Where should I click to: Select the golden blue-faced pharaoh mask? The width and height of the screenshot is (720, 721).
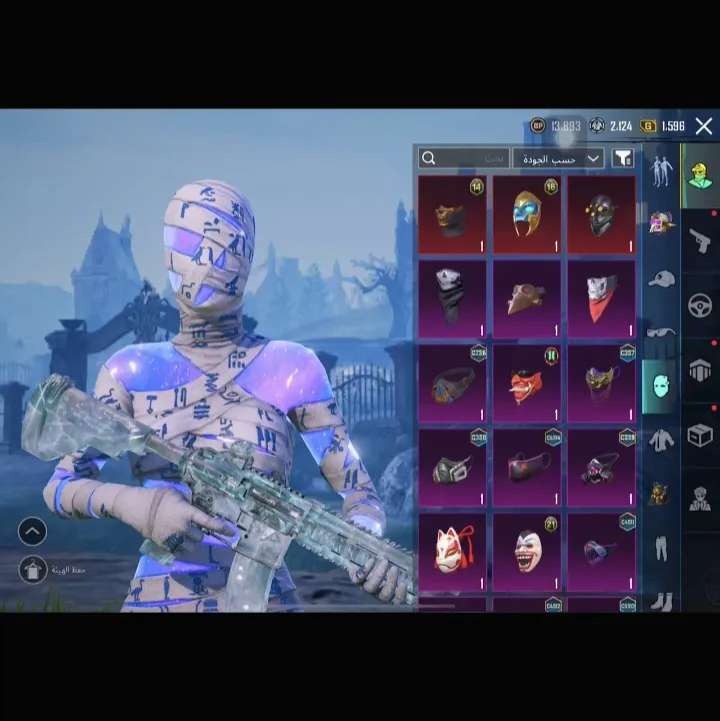pyautogui.click(x=526, y=215)
